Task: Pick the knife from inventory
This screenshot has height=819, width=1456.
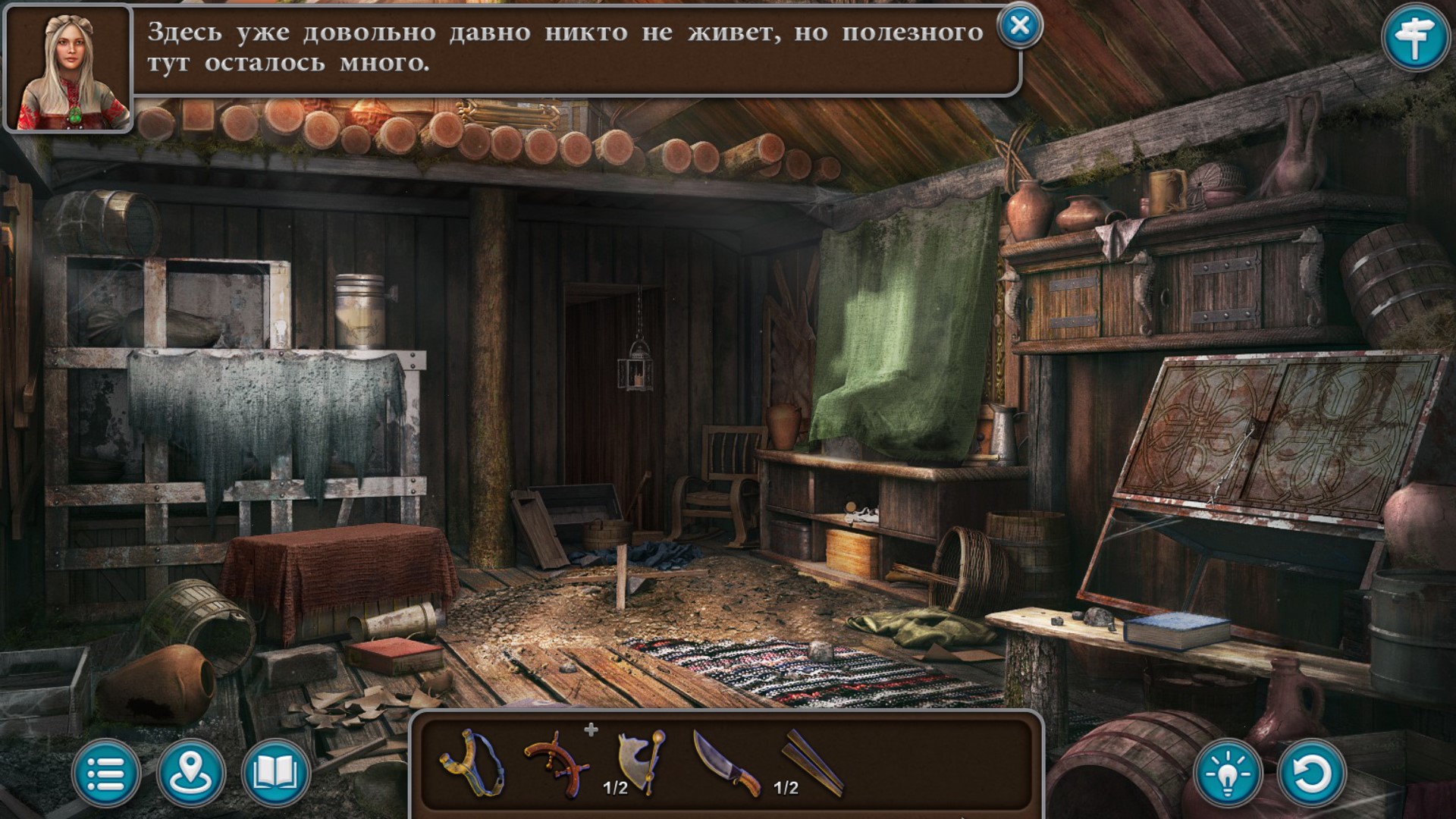Action: 726,763
